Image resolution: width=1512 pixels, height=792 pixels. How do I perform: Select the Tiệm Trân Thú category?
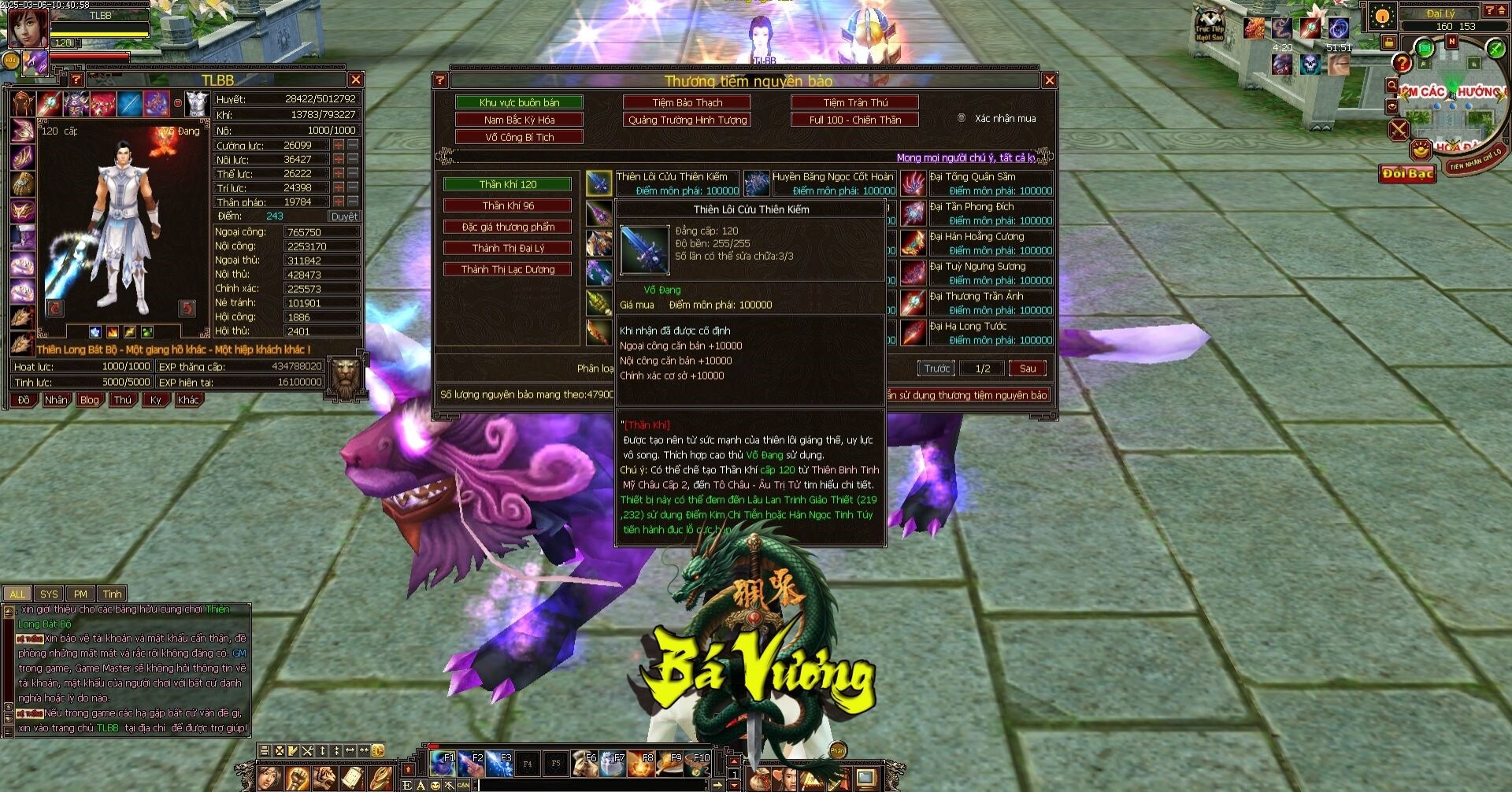[854, 102]
